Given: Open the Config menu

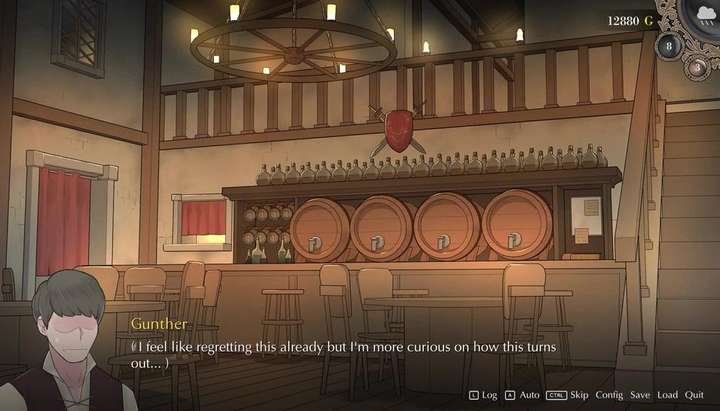Looking at the screenshot, I should click(609, 395).
